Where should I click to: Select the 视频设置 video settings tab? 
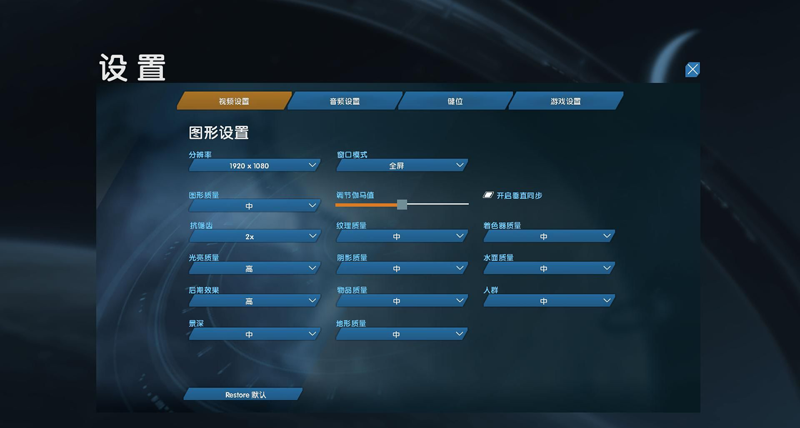pyautogui.click(x=234, y=101)
